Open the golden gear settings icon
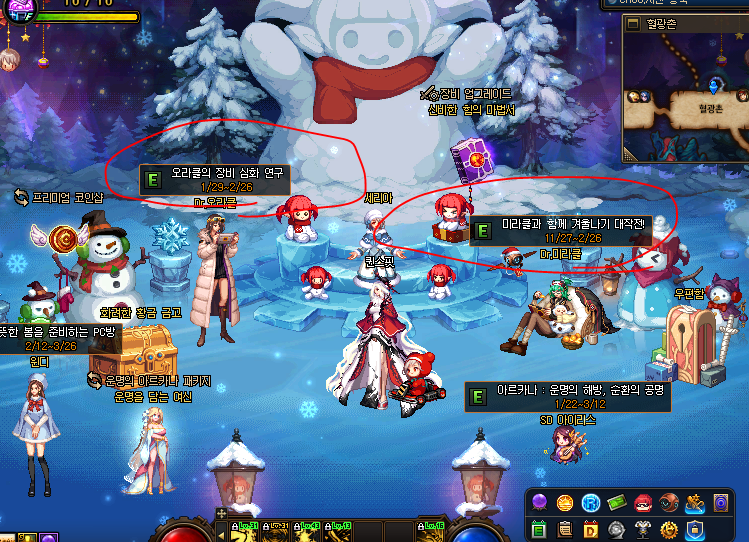 [669, 528]
